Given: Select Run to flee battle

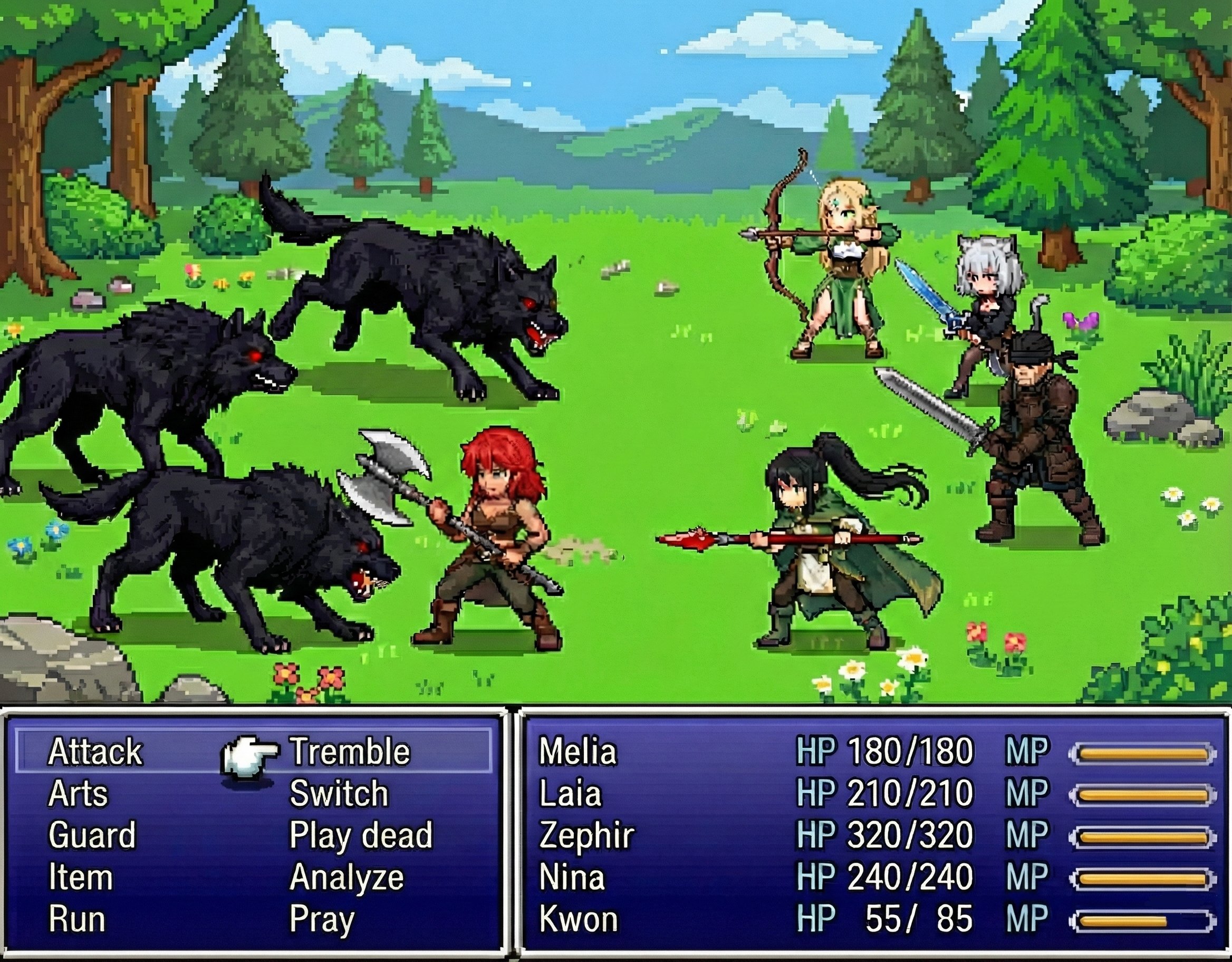Looking at the screenshot, I should pyautogui.click(x=76, y=919).
